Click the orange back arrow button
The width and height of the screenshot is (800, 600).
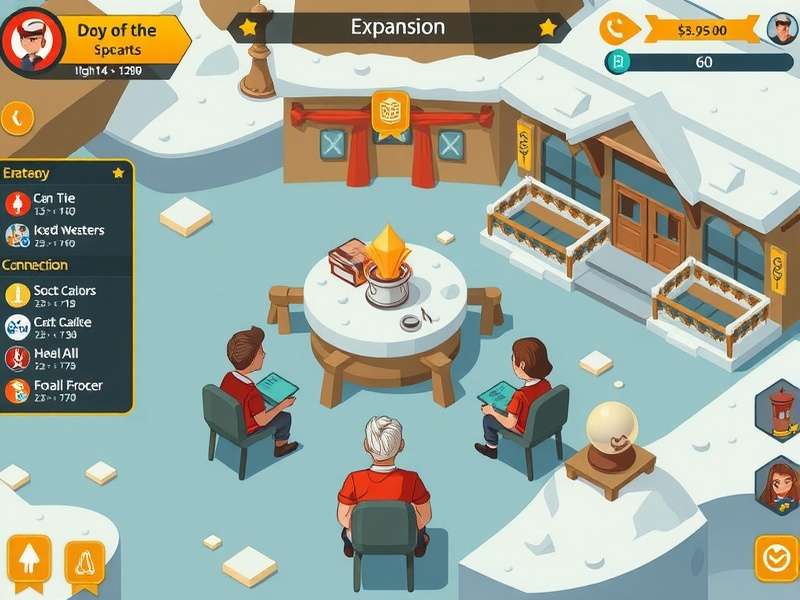click(16, 119)
